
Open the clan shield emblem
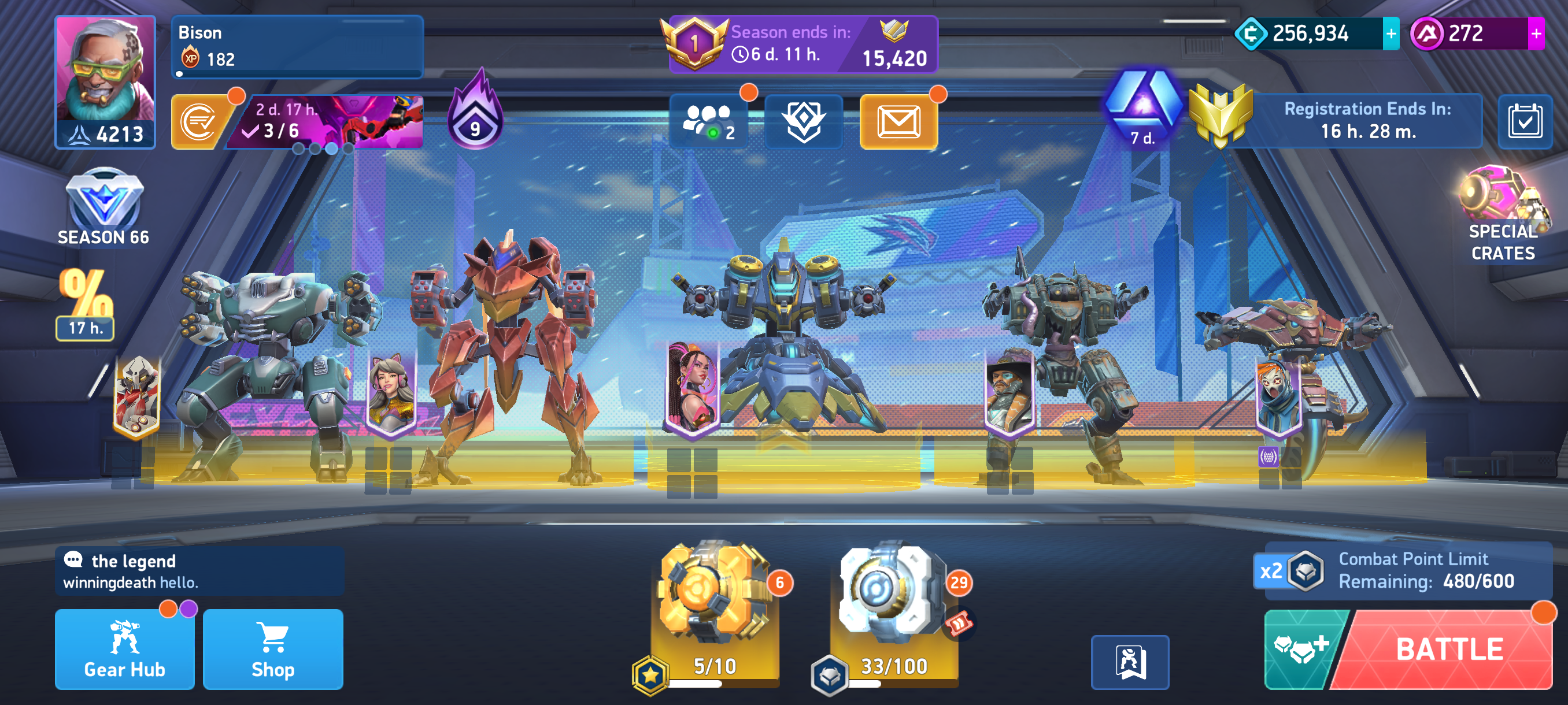[x=804, y=121]
